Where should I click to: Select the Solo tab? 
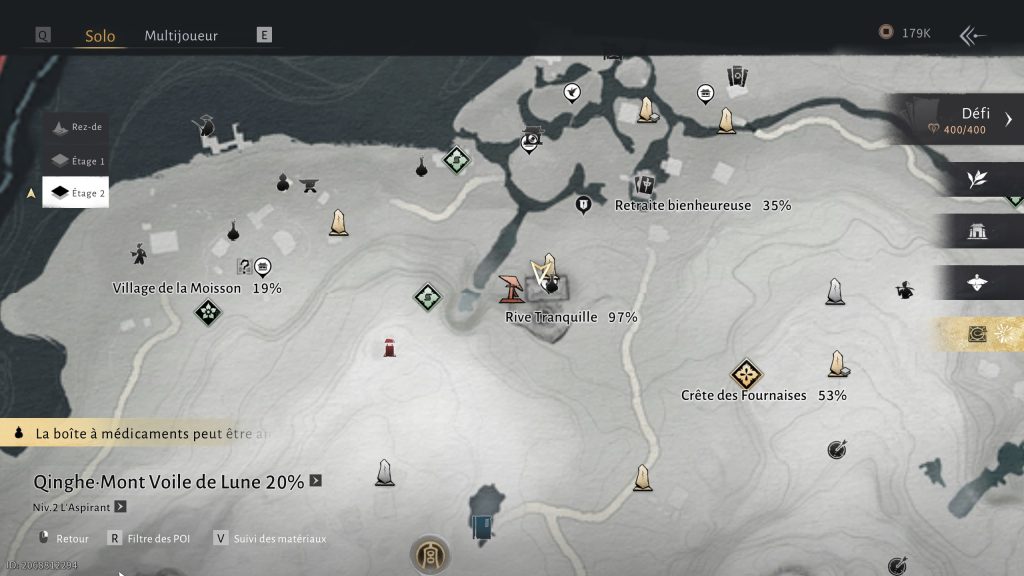click(x=100, y=36)
